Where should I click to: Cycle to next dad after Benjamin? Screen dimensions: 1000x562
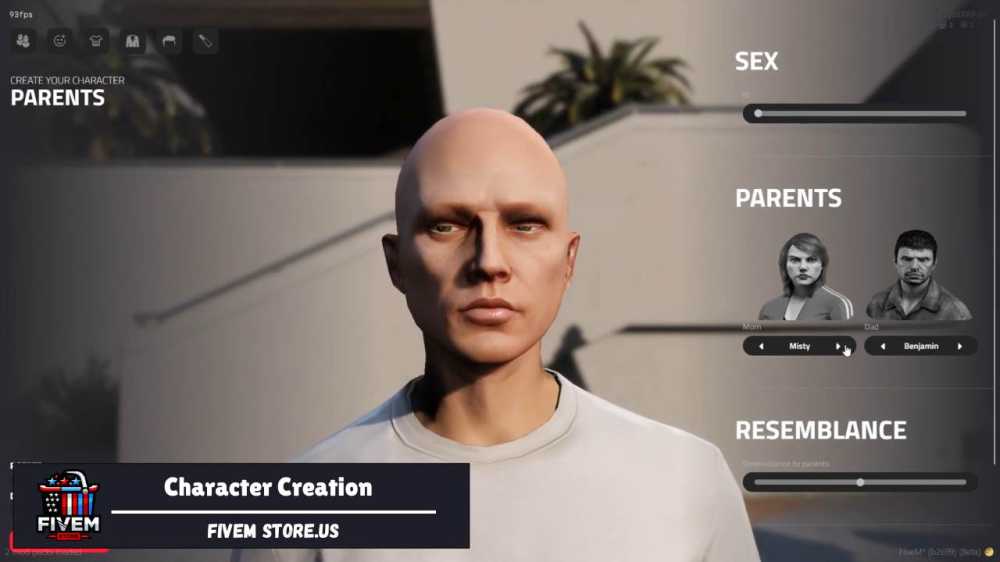(960, 346)
